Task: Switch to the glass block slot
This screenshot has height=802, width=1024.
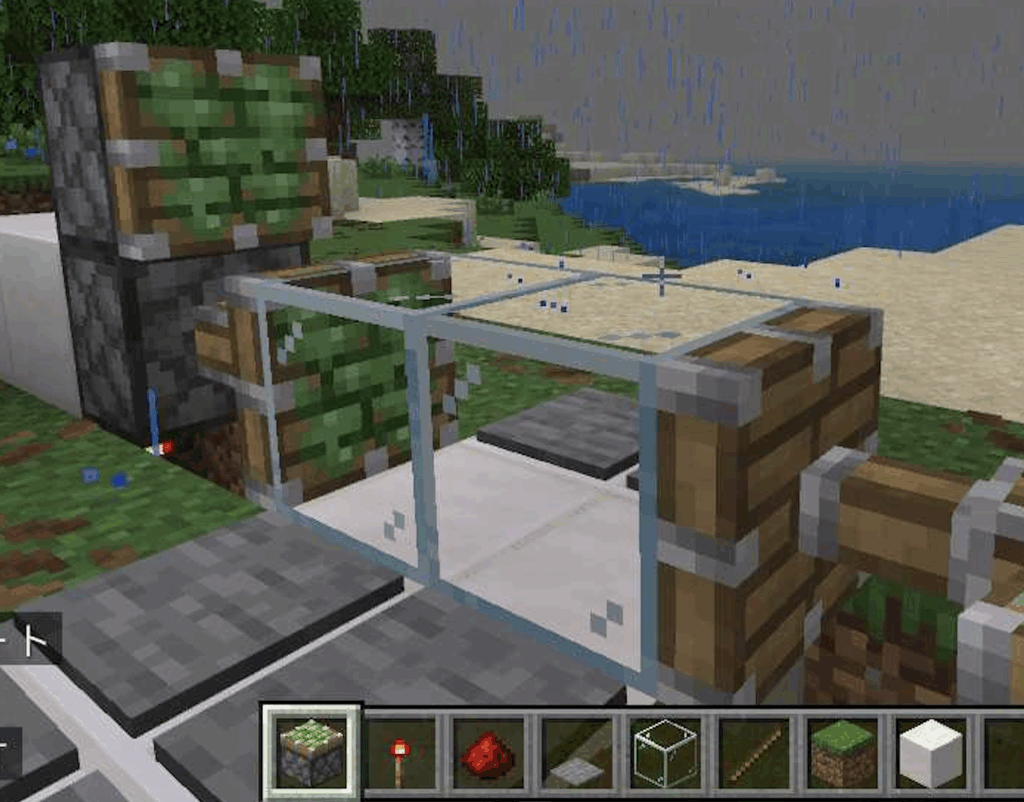Action: [665, 752]
